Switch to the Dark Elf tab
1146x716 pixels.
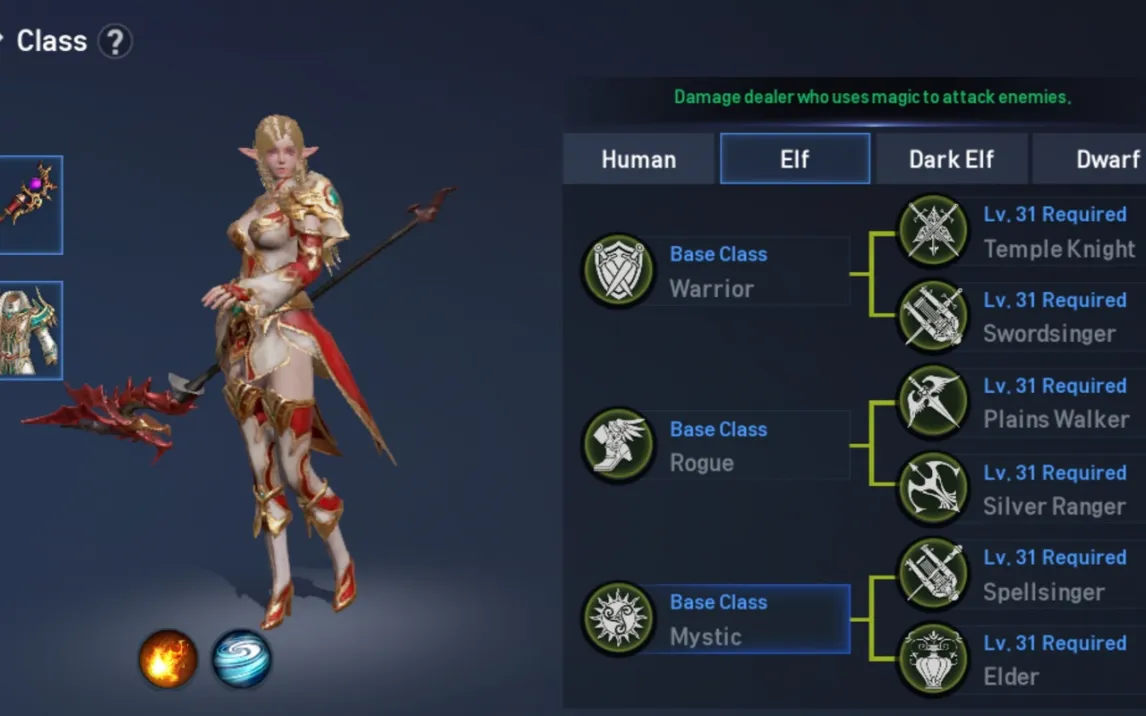pyautogui.click(x=951, y=159)
